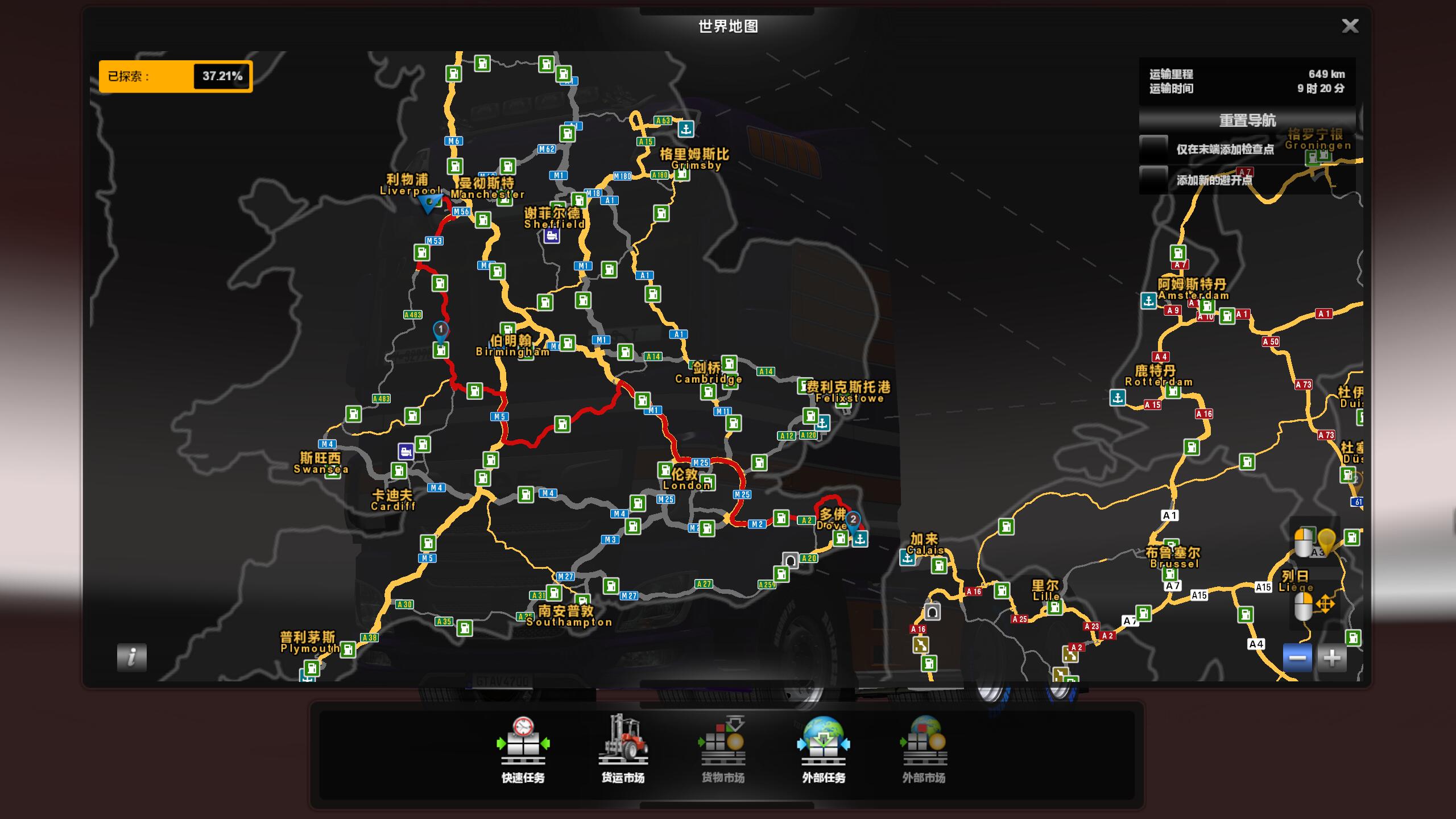Open the map legend info button

click(132, 657)
